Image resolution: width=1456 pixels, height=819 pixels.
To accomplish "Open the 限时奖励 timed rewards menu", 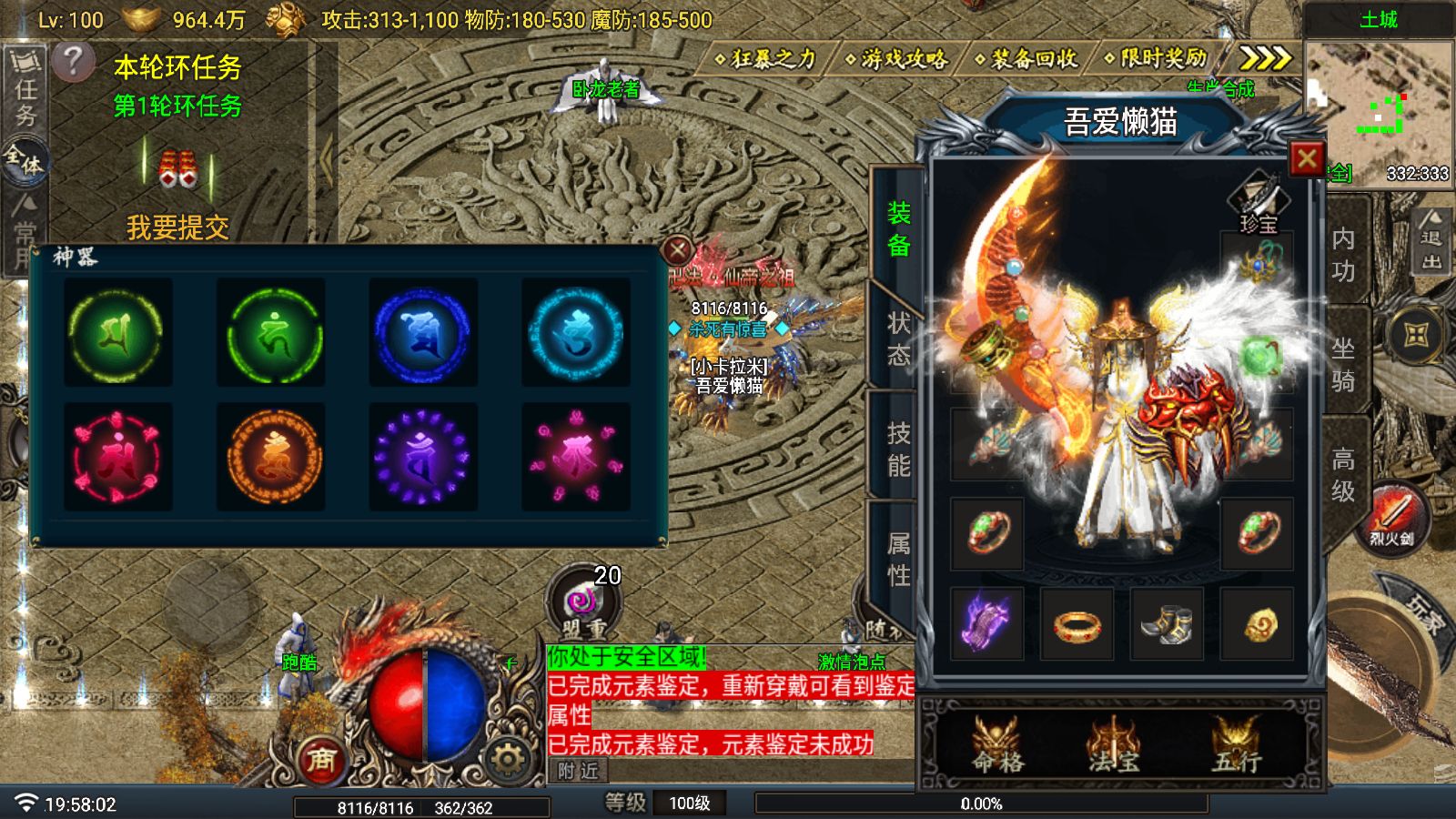I will coord(1158,59).
